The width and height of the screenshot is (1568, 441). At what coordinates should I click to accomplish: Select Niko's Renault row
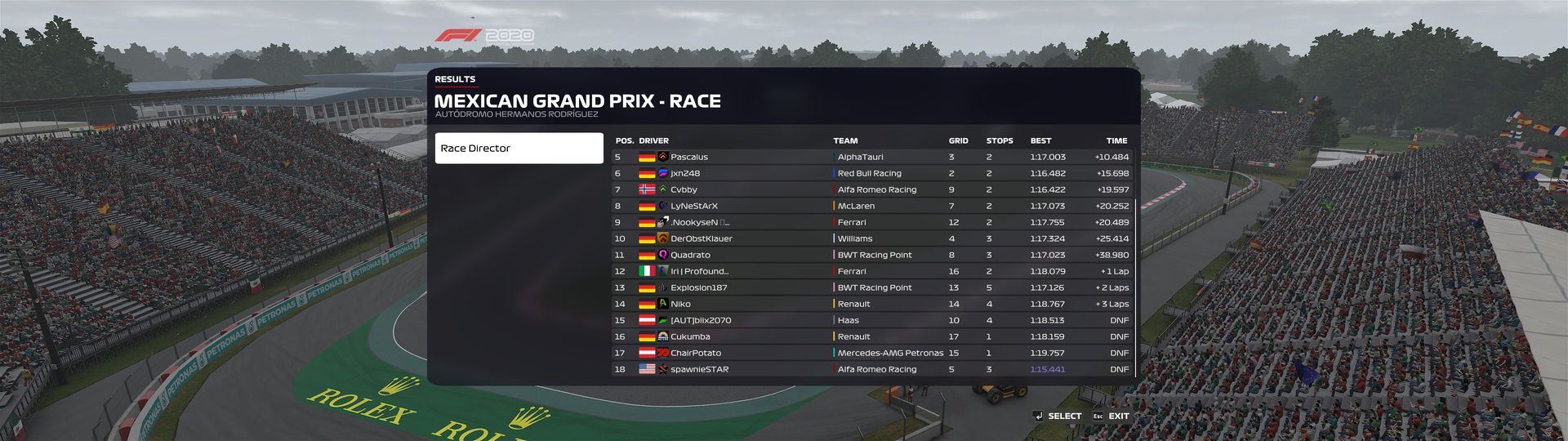(871, 304)
